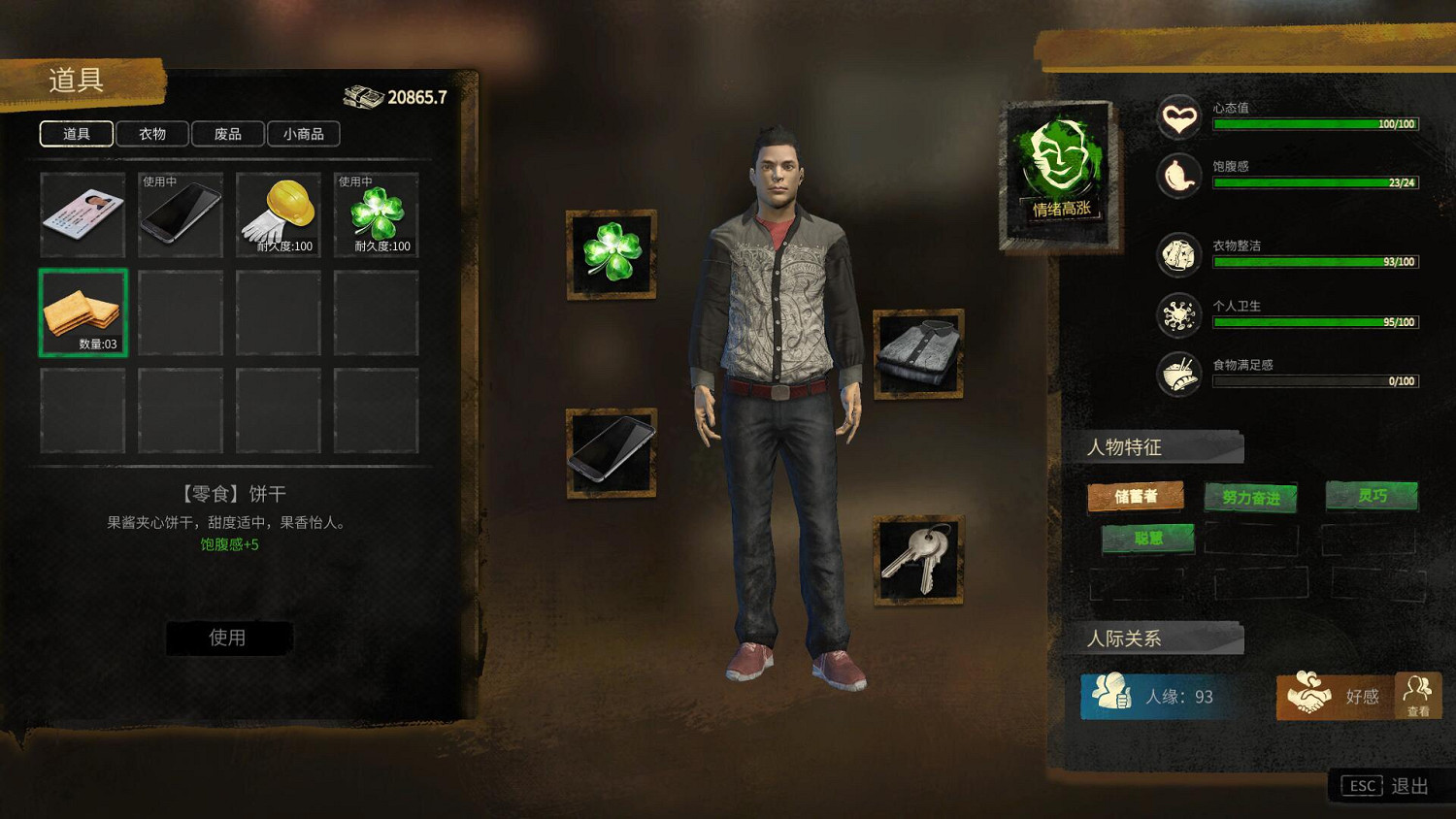
Task: Pick the four-leaf clover inventory slot
Action: tap(377, 214)
